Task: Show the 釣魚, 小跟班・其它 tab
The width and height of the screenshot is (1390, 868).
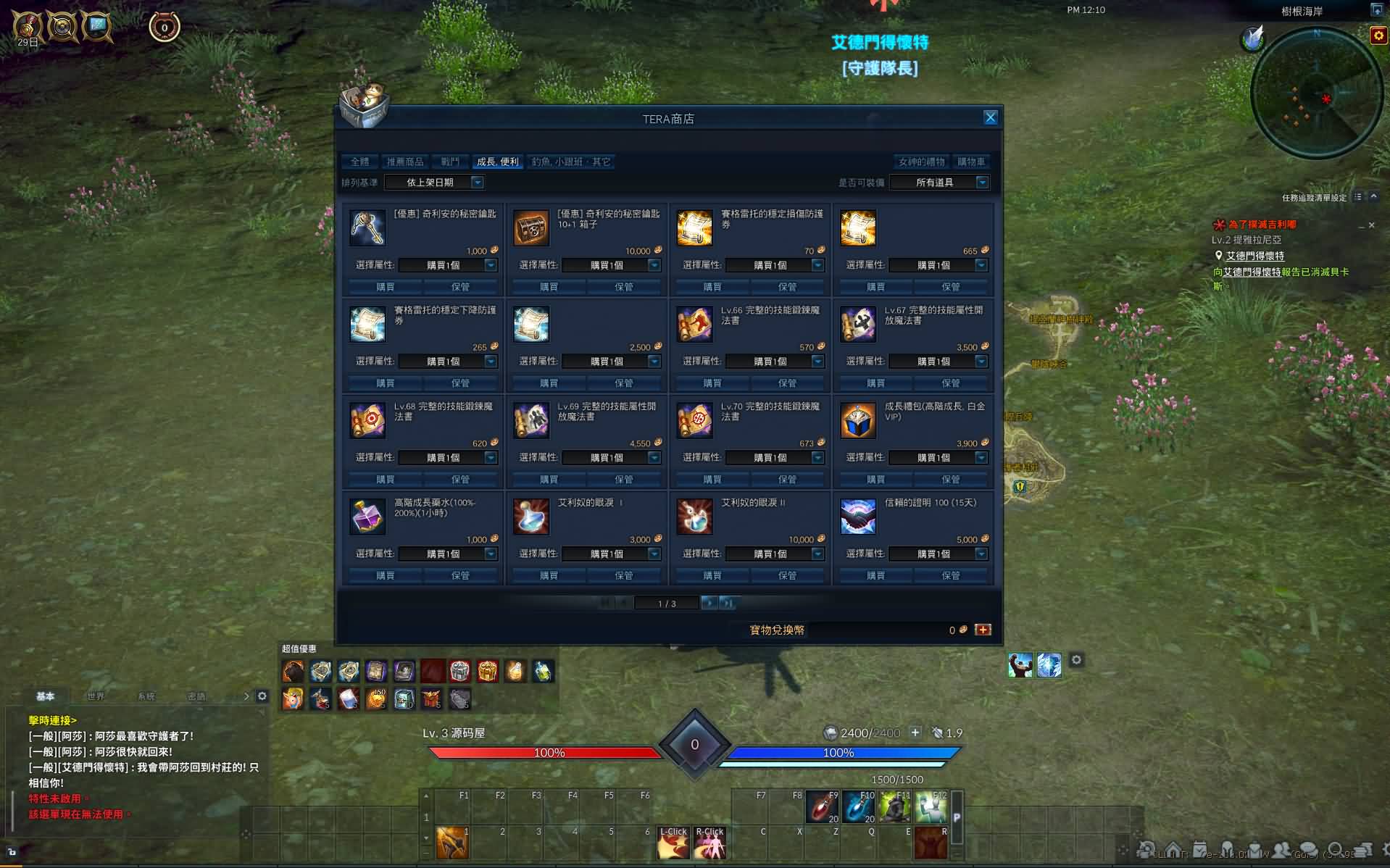Action: (x=571, y=162)
